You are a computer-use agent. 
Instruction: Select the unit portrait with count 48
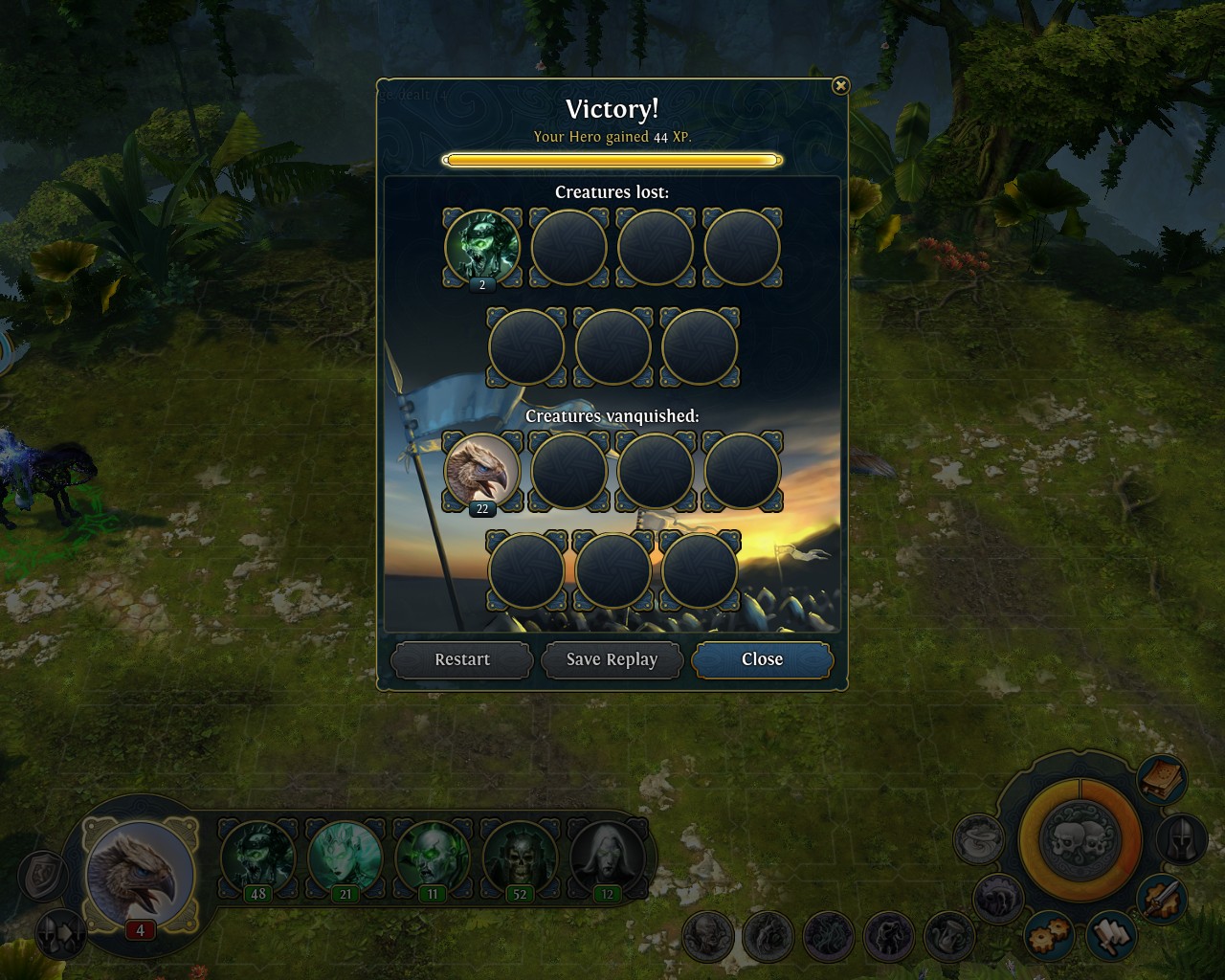coord(258,857)
